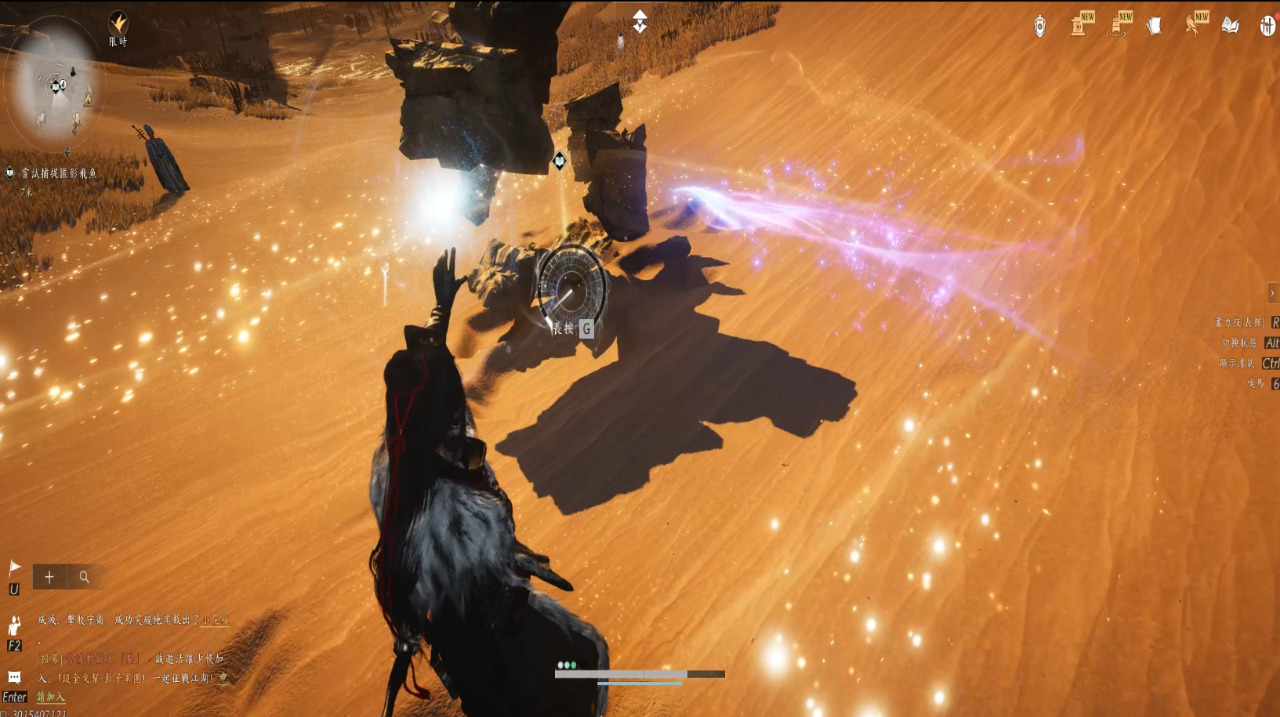
Task: Open the shield emblem menu icon
Action: coord(1040,25)
